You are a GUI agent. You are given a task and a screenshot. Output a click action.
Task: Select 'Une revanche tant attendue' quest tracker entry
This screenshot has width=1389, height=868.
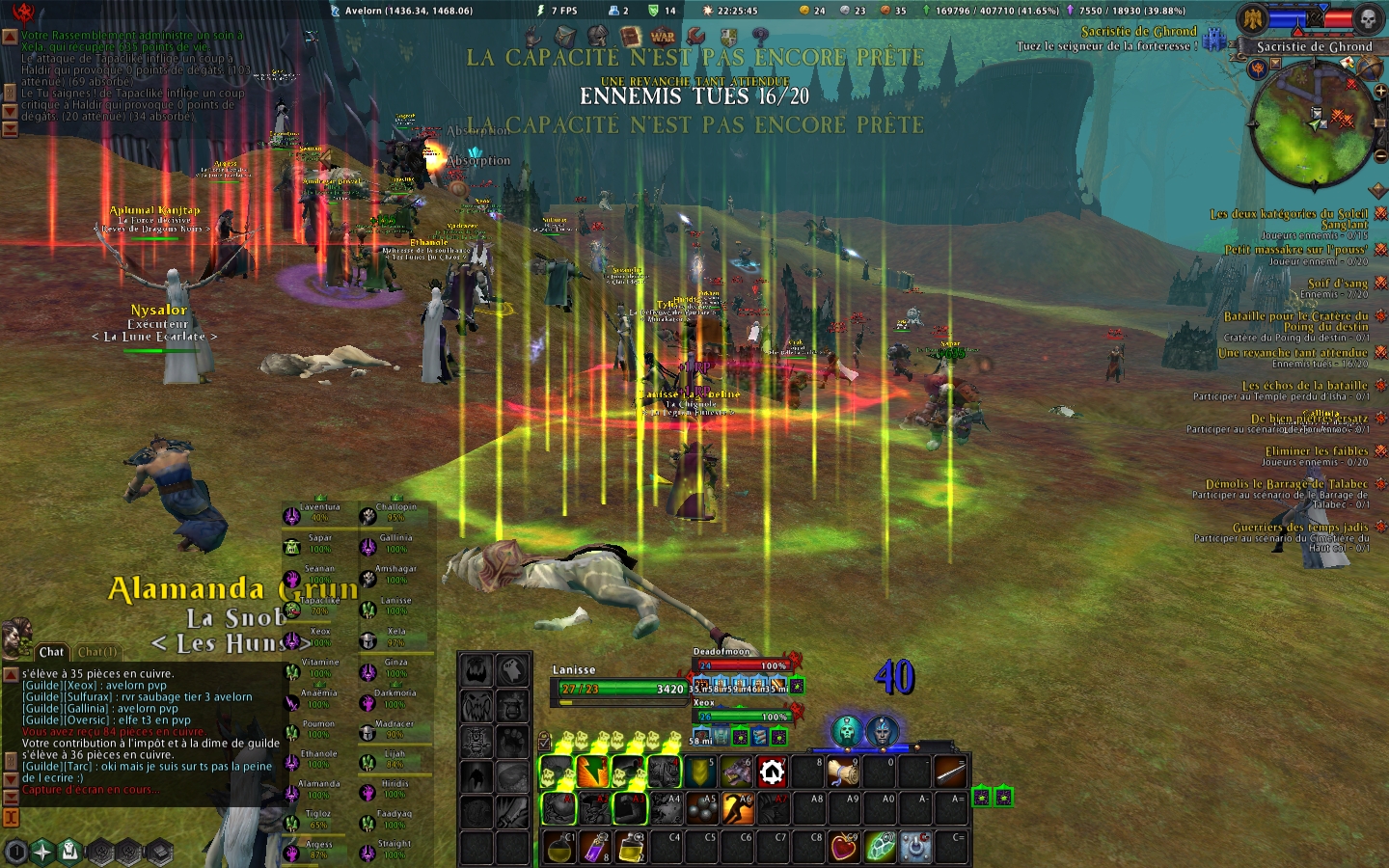tap(1293, 354)
